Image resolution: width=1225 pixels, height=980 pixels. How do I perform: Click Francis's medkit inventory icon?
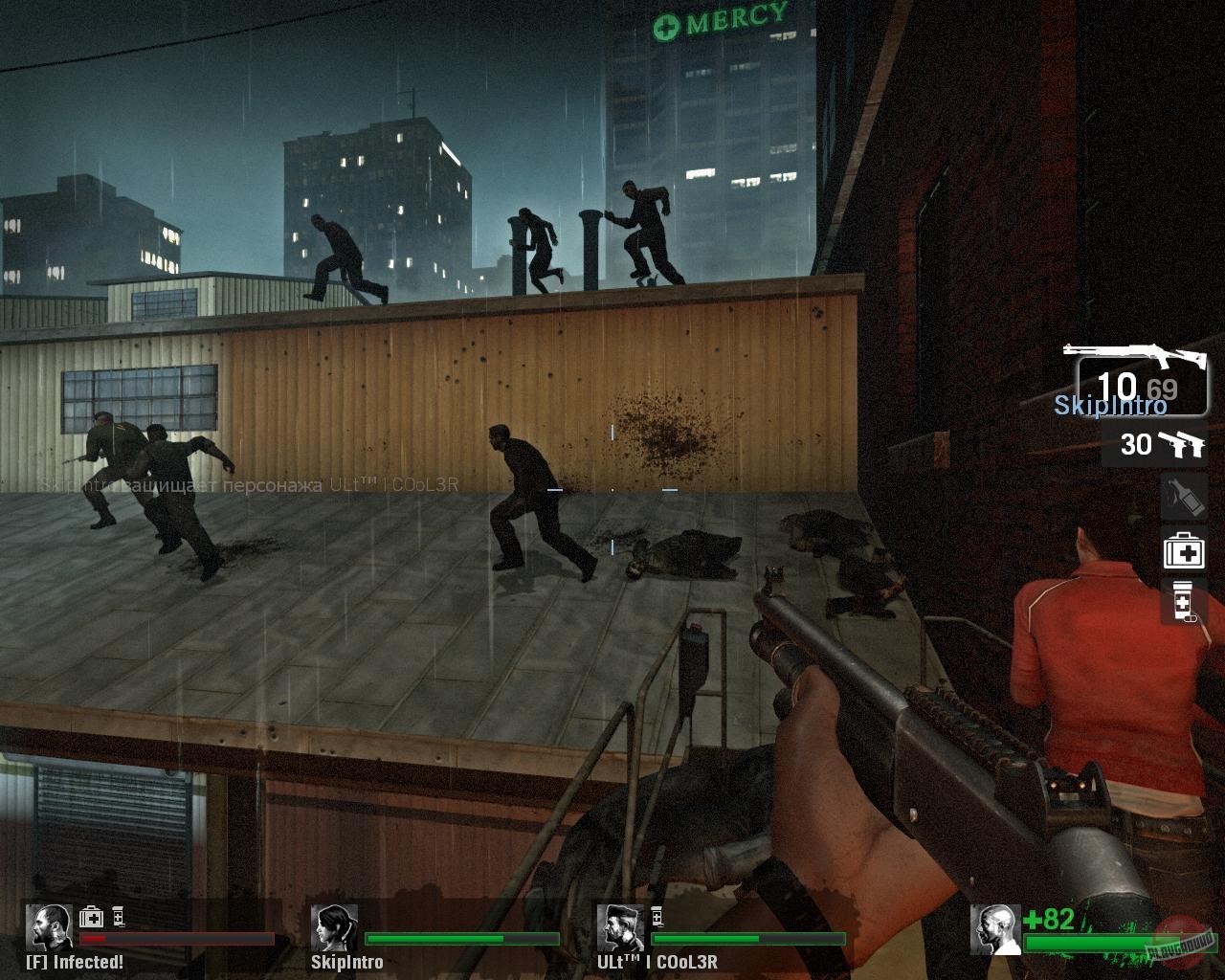click(x=91, y=916)
